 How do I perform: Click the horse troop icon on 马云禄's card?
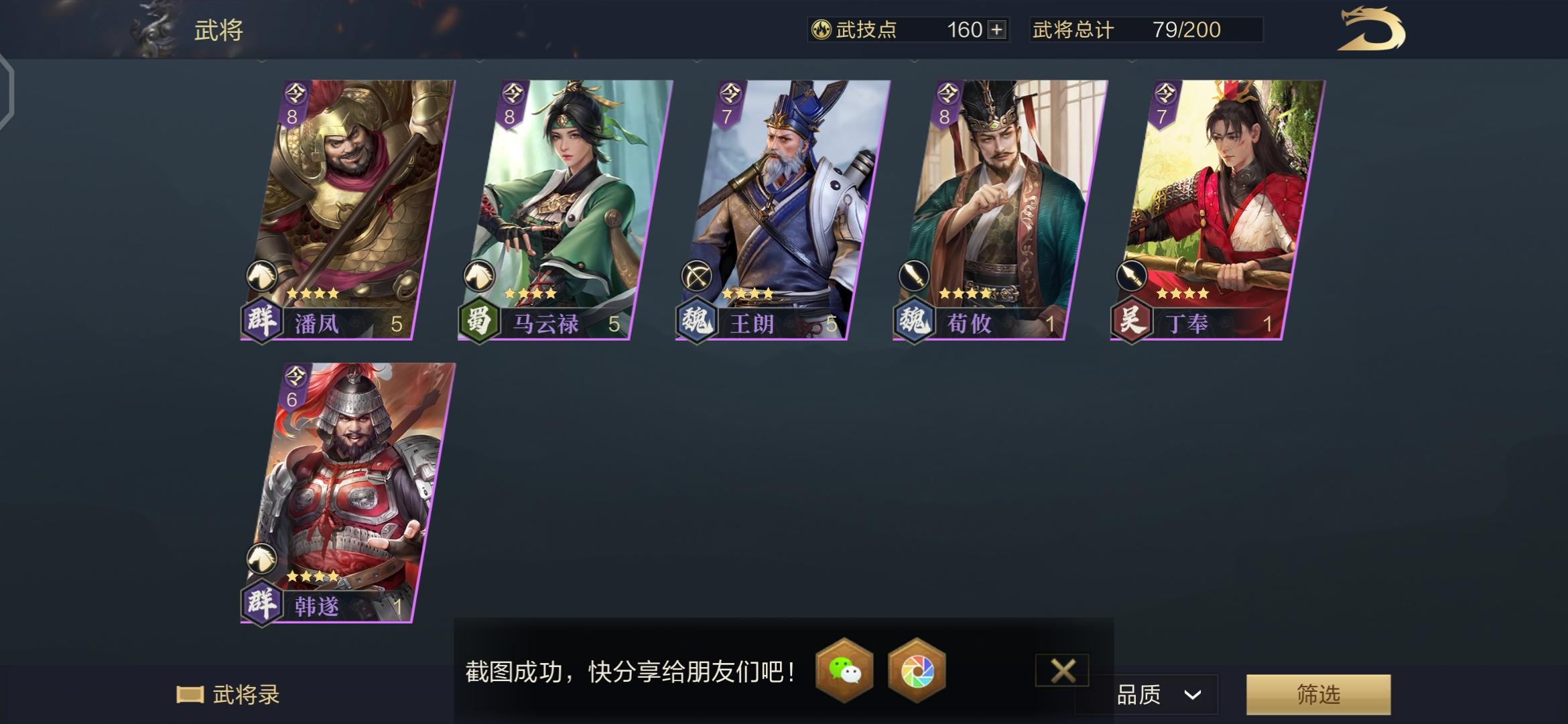[x=478, y=275]
